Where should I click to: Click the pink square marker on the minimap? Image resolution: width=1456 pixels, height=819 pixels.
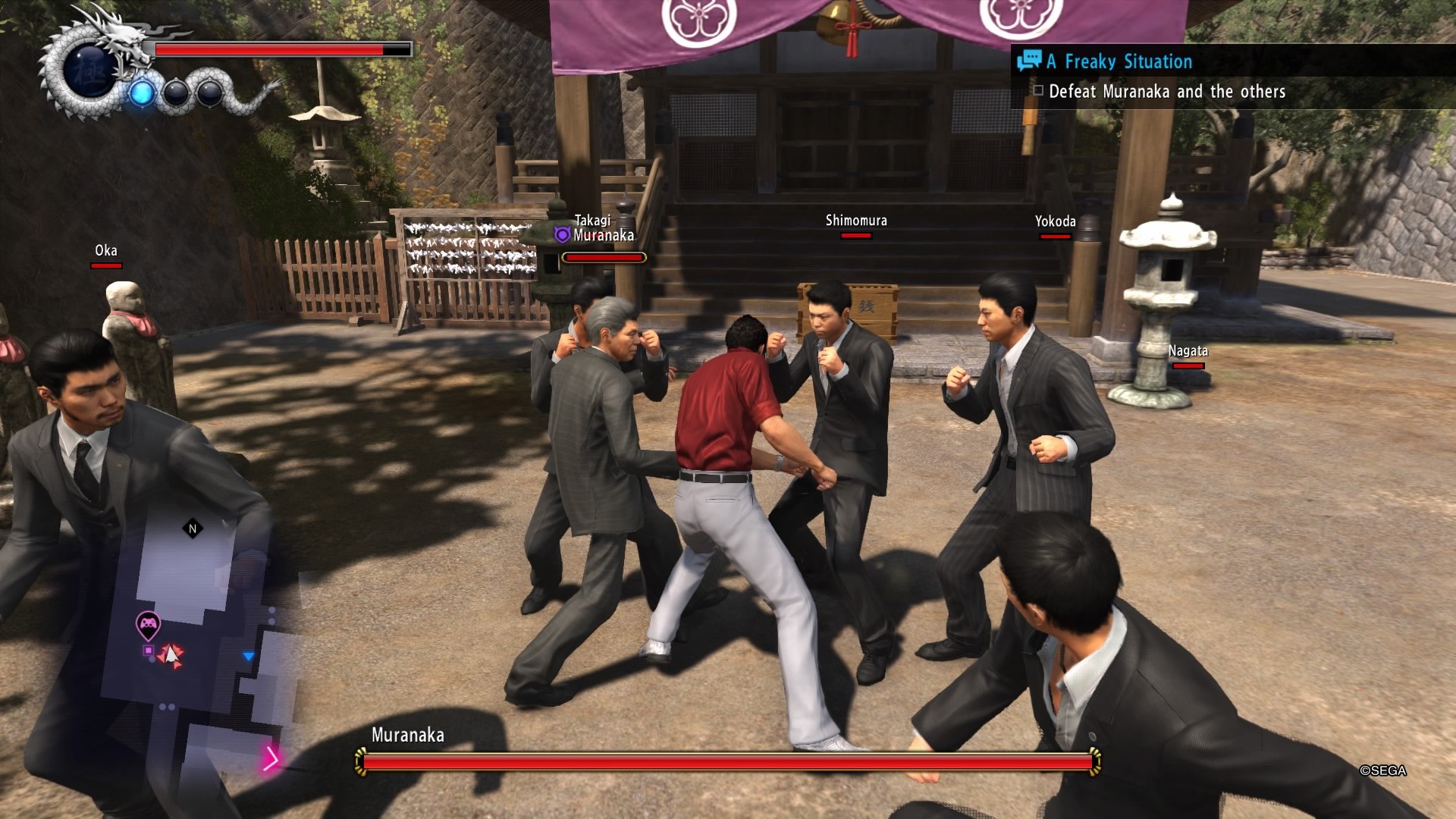tap(148, 650)
